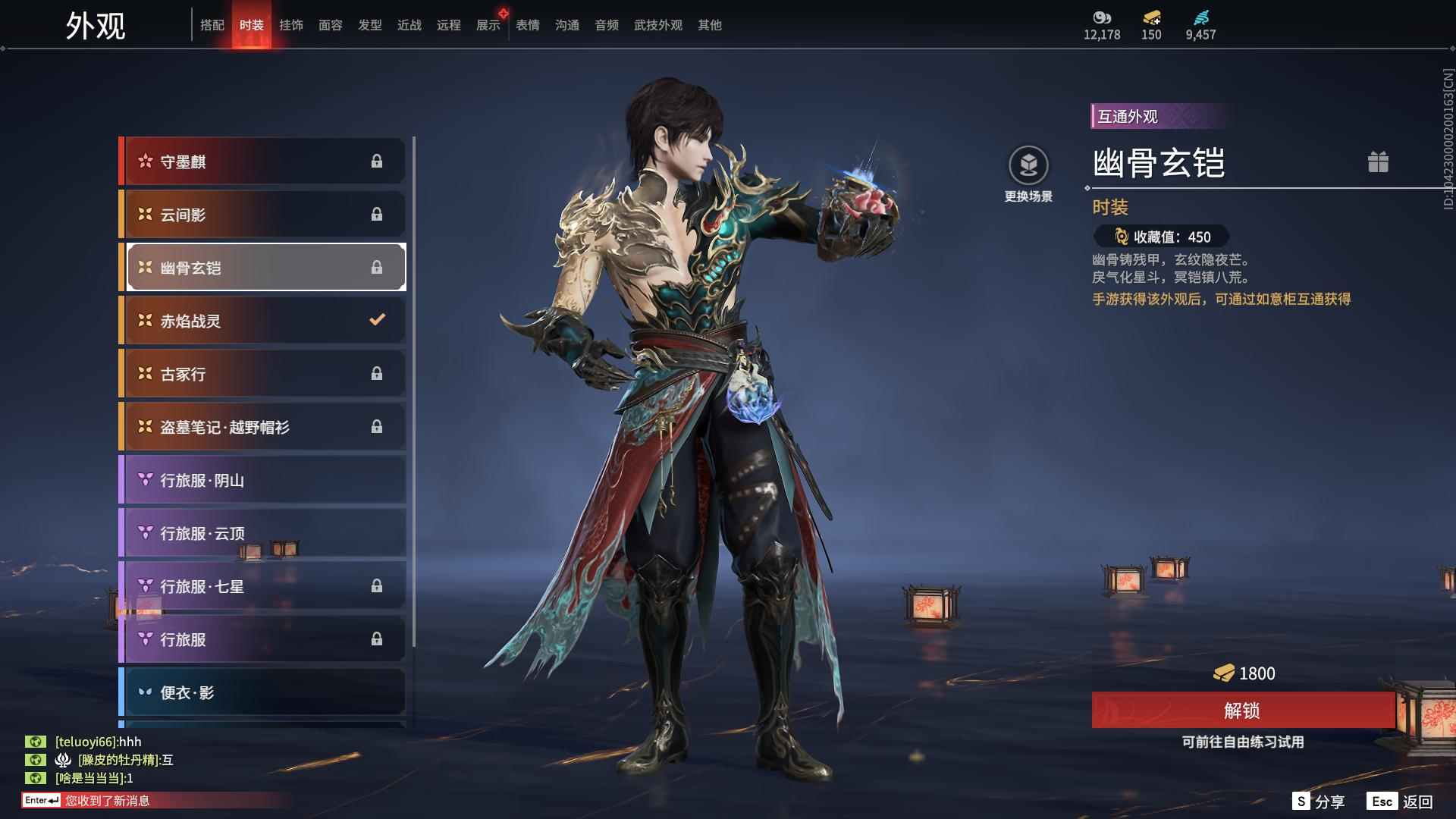Click the 分享 share button

[x=1319, y=802]
